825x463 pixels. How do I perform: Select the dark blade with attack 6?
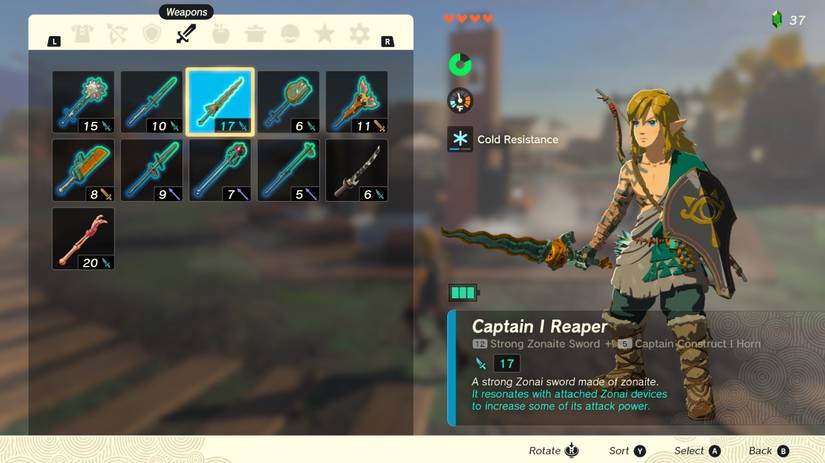click(x=357, y=170)
